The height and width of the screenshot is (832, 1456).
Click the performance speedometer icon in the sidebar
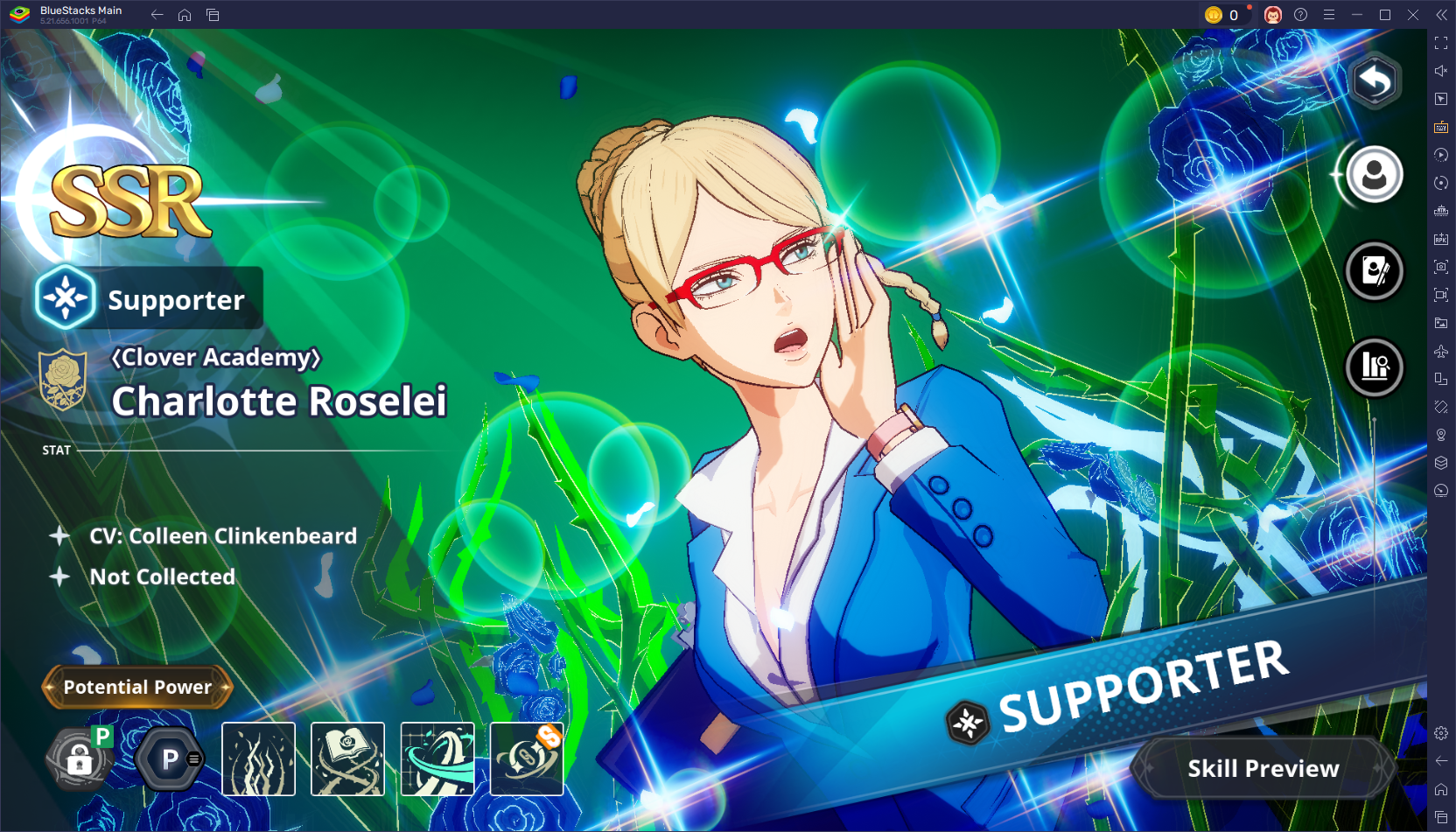coord(1441,491)
